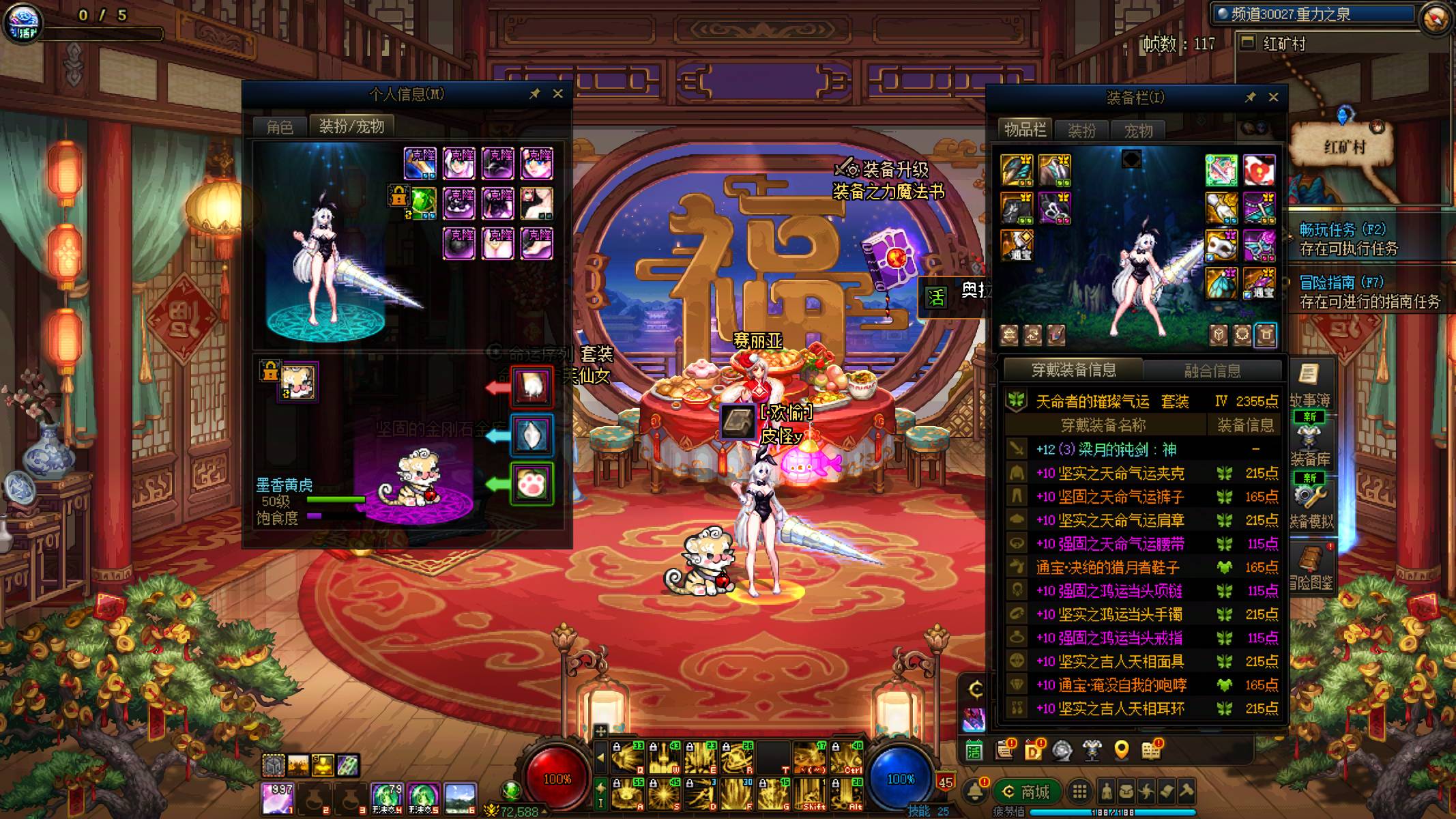Show the 融合信息 fusion info tab
This screenshot has height=819, width=1456.
[1212, 371]
